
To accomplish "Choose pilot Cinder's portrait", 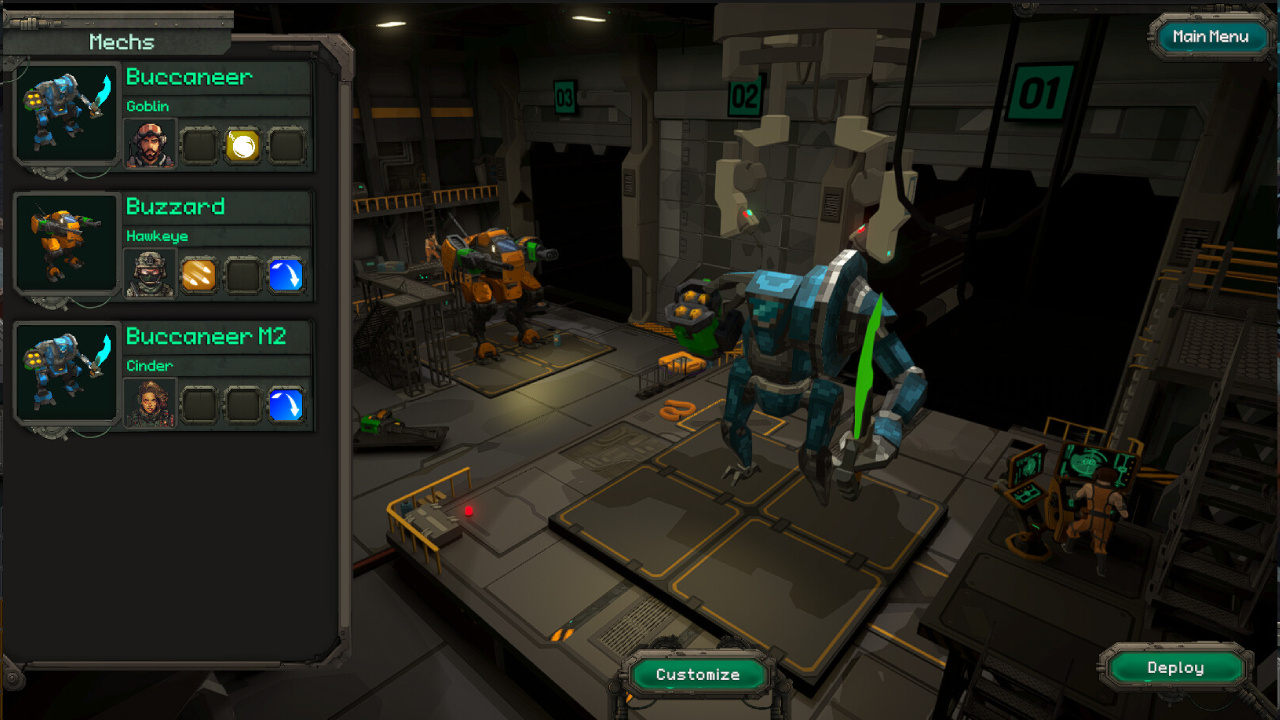I will coord(150,404).
